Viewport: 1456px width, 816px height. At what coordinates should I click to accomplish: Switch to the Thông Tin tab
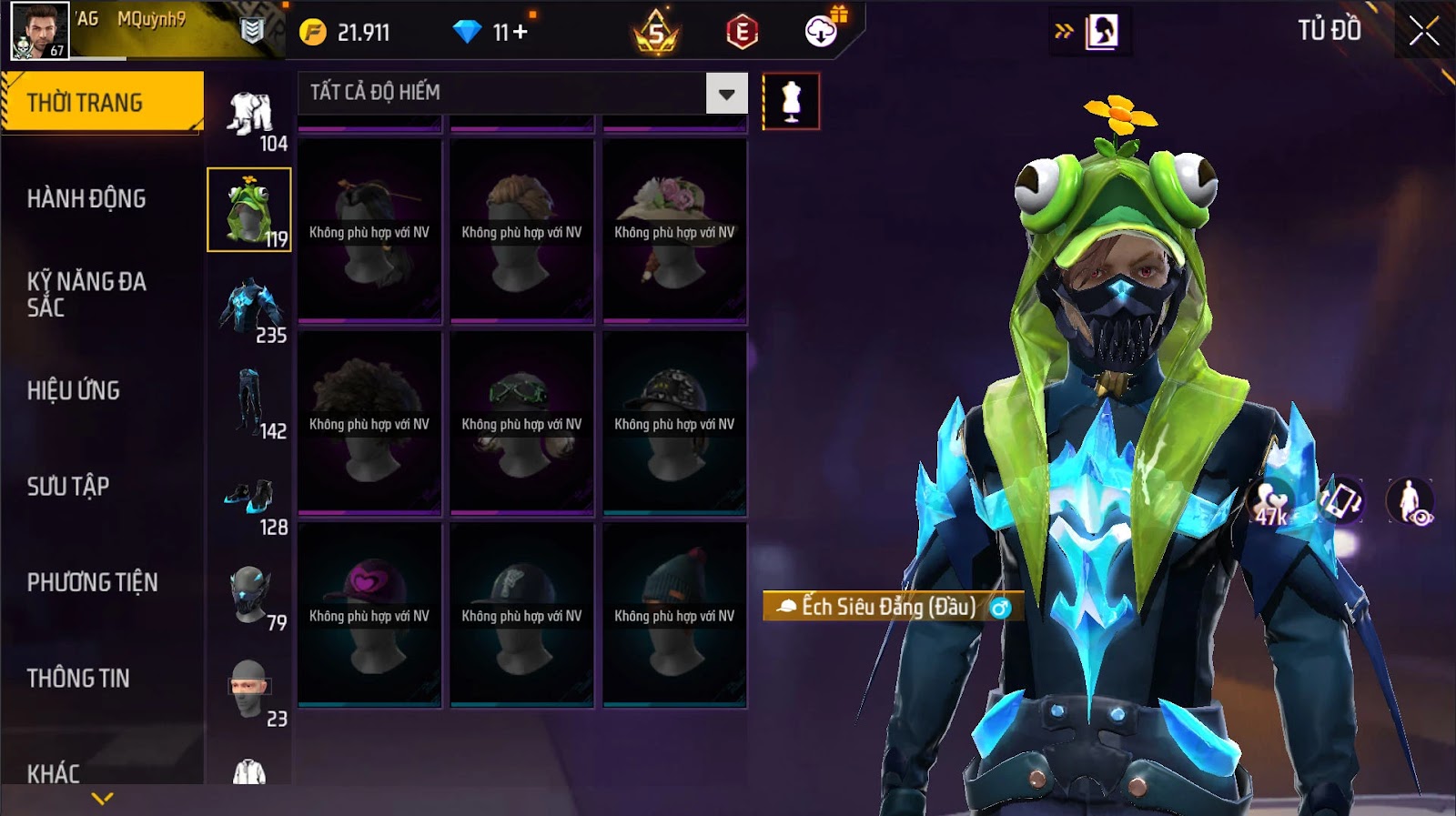pos(78,678)
